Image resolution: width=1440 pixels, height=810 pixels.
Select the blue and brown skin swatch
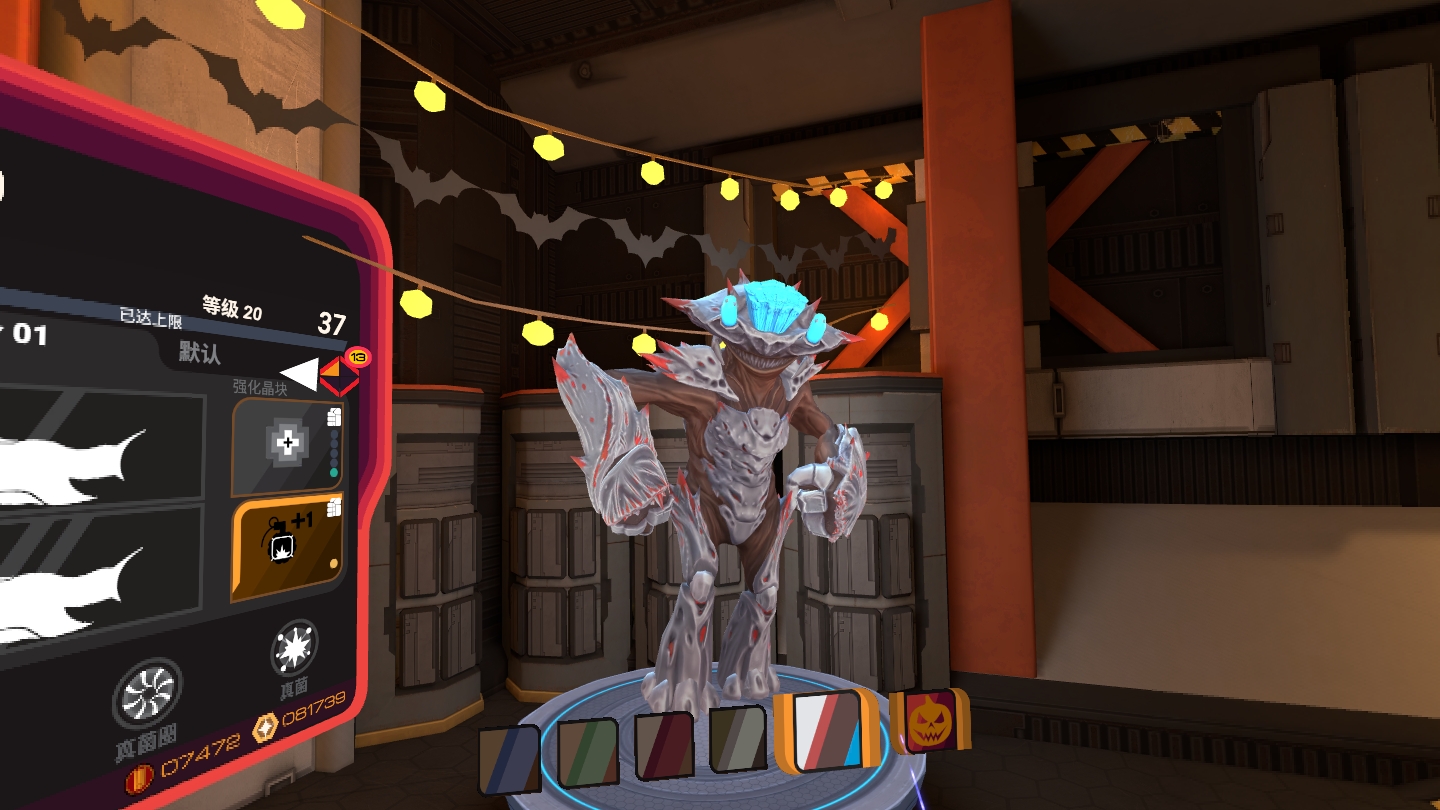[x=509, y=761]
